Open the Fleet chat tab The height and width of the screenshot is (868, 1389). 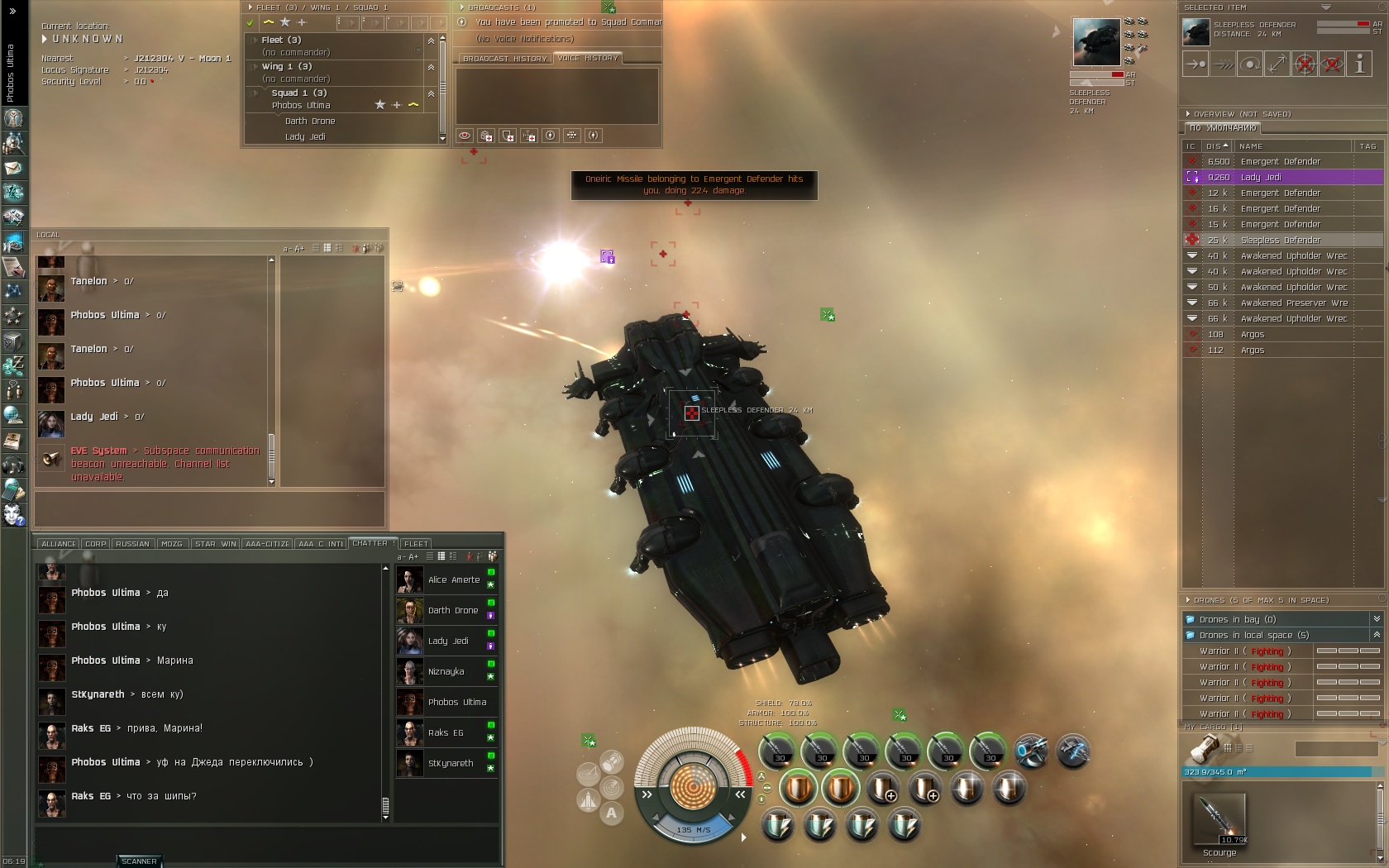pos(416,544)
